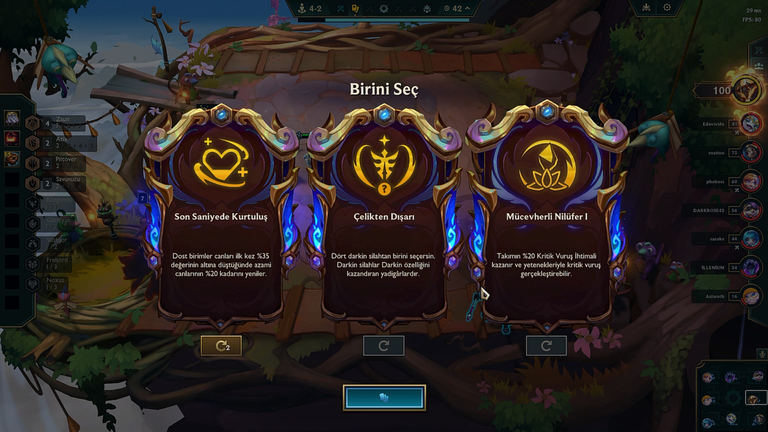Reroll the Çelikten Dışarı augment option
The width and height of the screenshot is (768, 432).
[384, 346]
